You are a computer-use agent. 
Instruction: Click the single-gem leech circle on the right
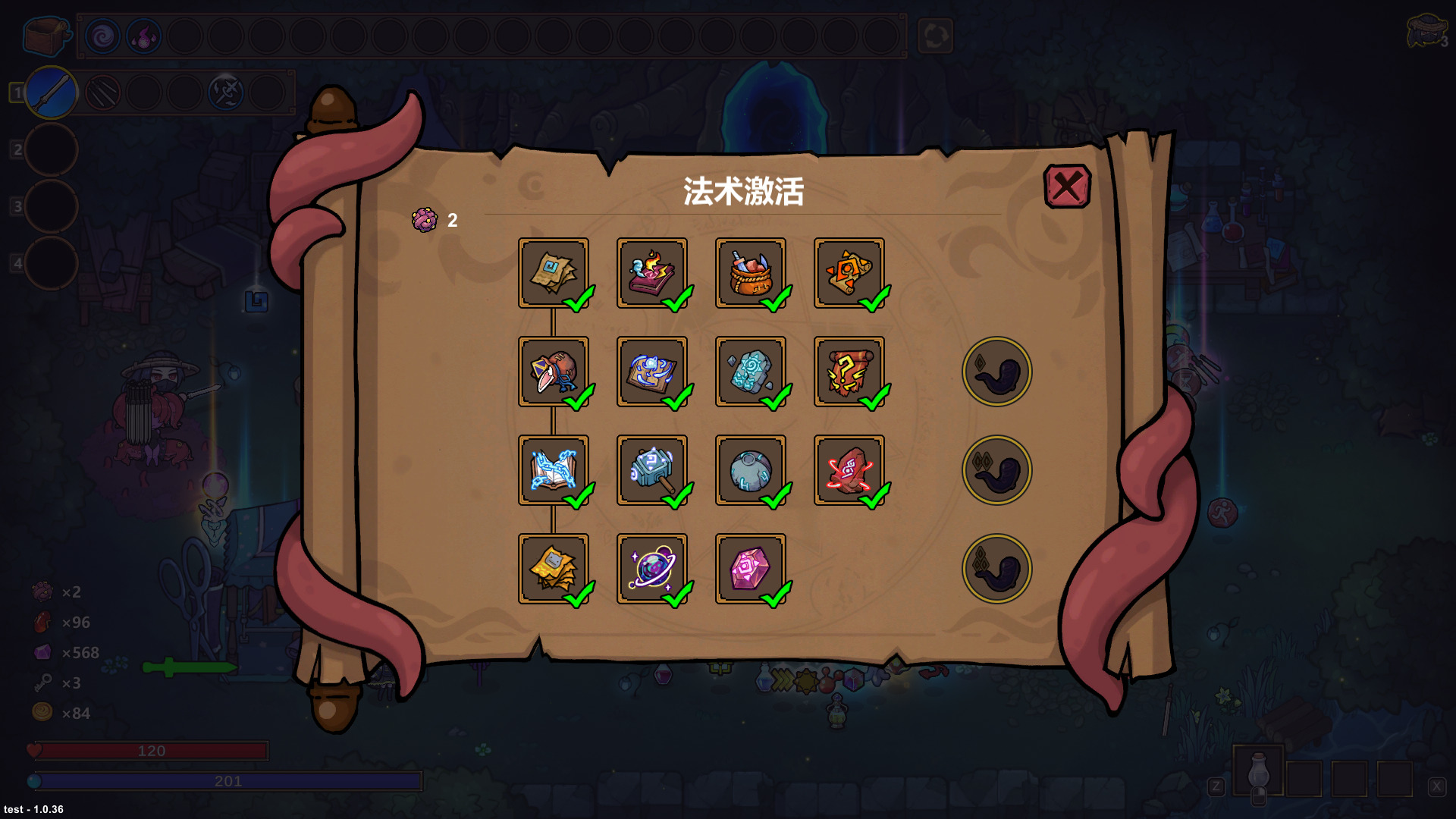[996, 372]
